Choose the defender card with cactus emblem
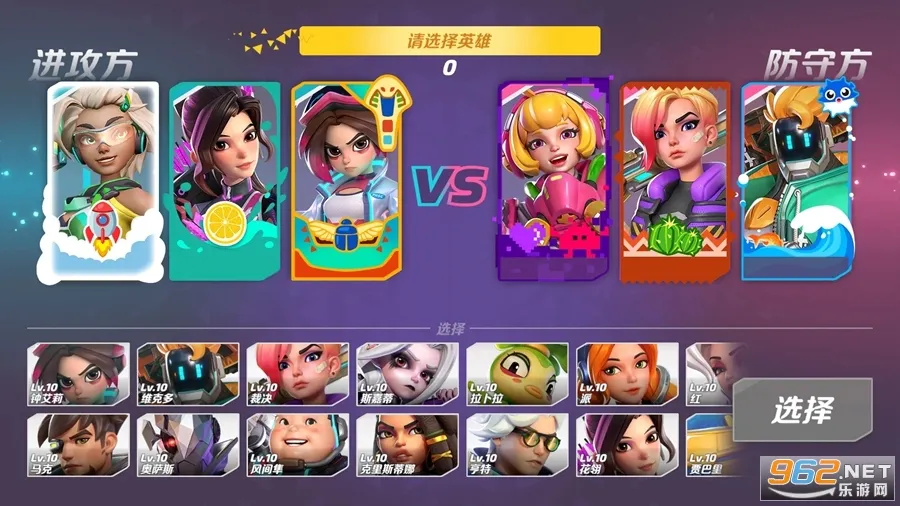 click(x=675, y=180)
